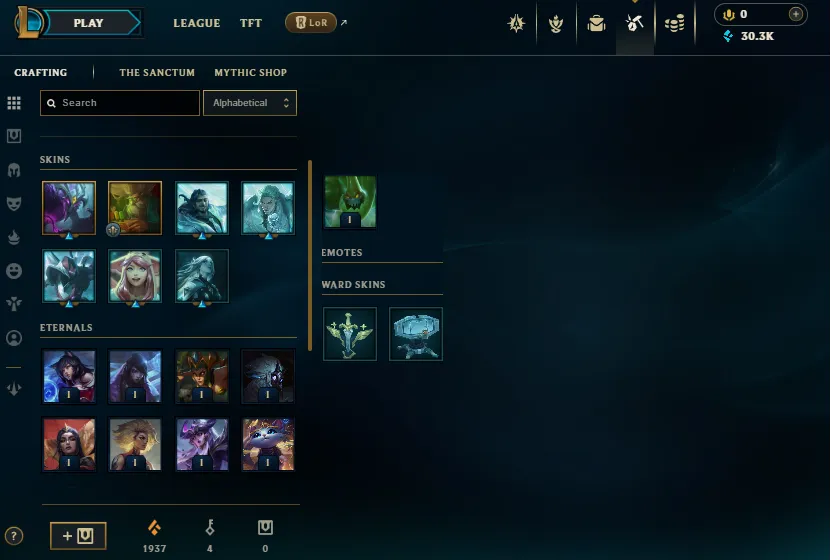This screenshot has height=560, width=834.
Task: Open the Alphabetical sort dropdown
Action: click(x=249, y=103)
